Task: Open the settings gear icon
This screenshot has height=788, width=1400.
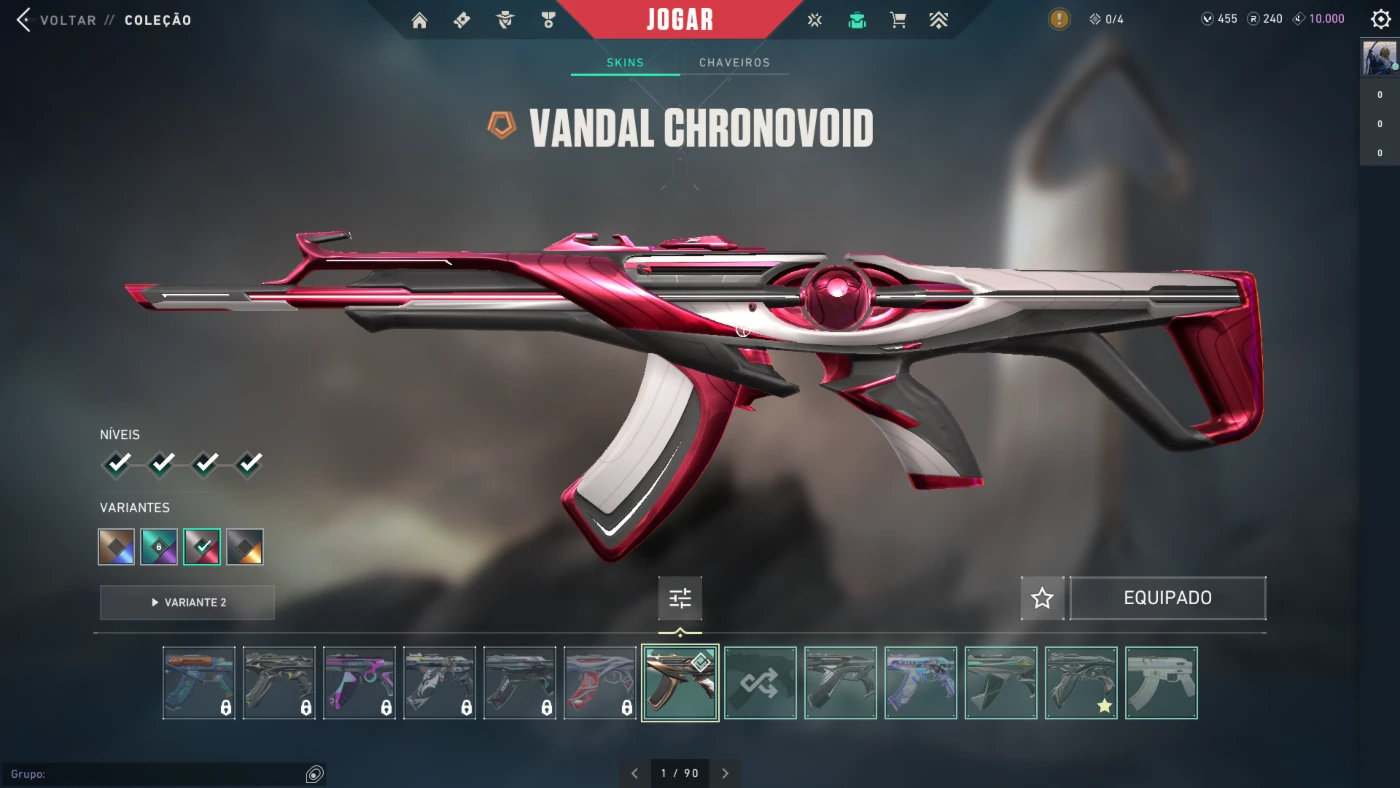Action: tap(1381, 19)
